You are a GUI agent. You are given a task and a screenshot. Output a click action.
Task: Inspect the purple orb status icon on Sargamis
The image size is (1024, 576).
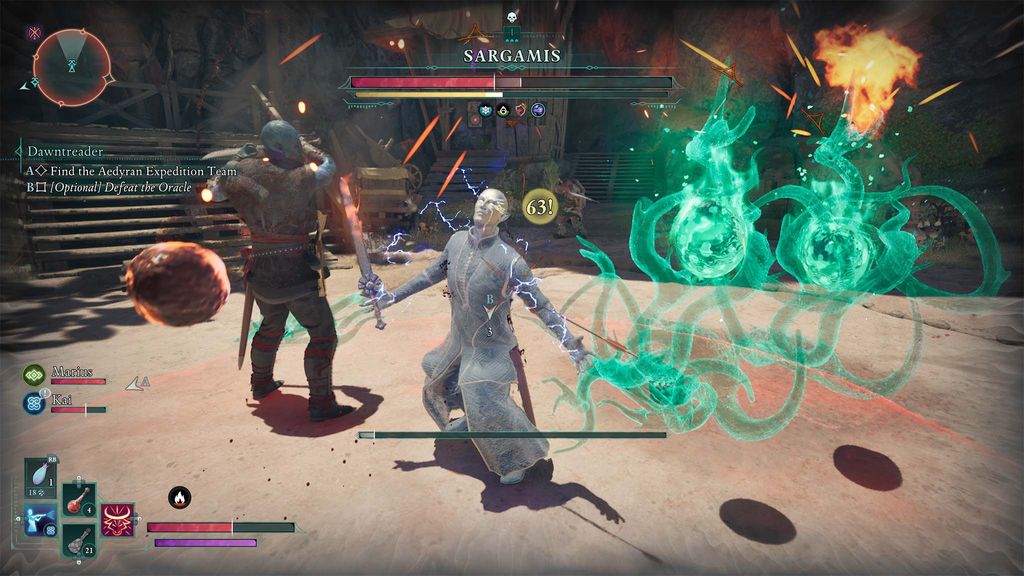click(x=538, y=110)
